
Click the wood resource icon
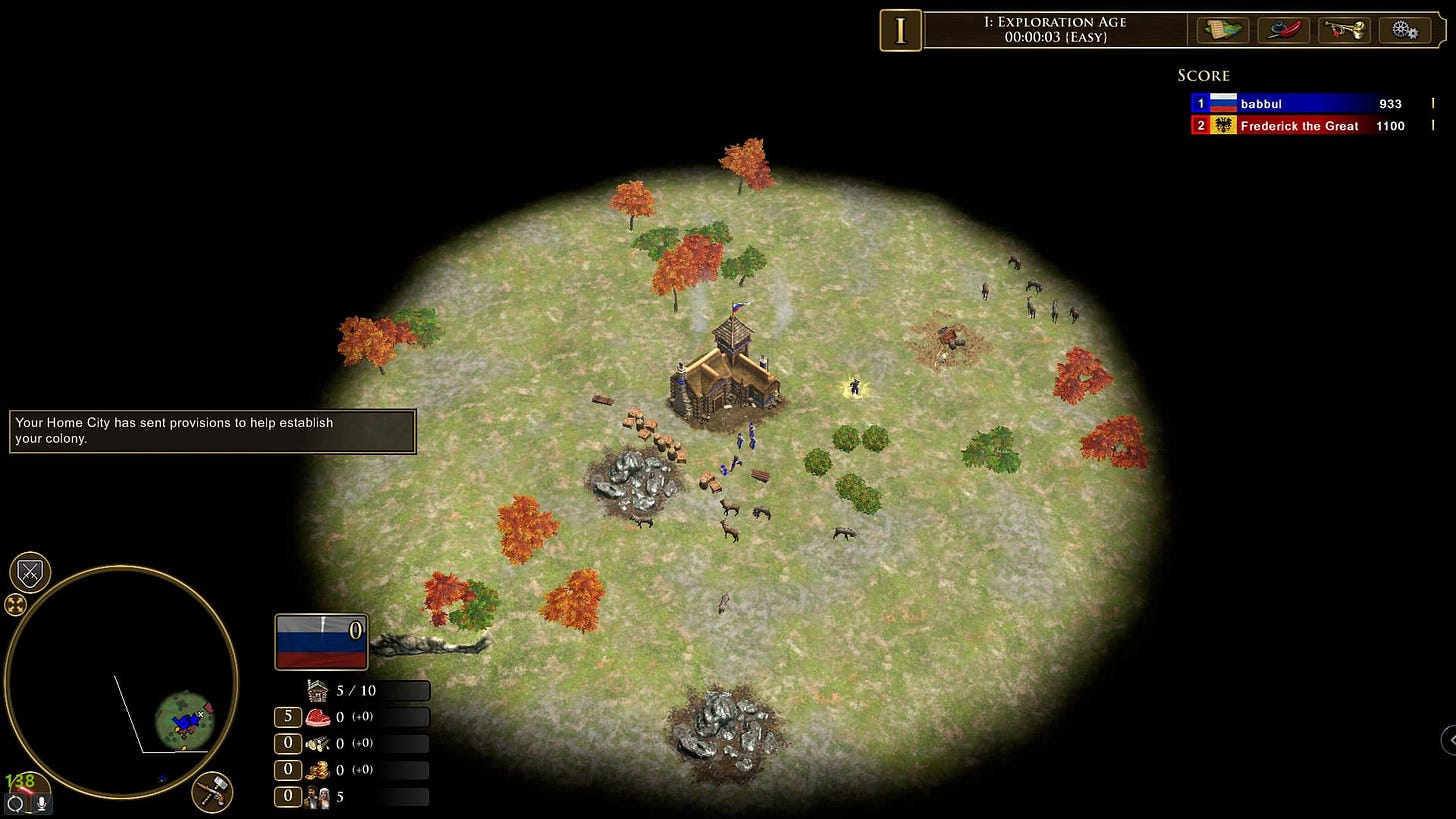pos(318,744)
